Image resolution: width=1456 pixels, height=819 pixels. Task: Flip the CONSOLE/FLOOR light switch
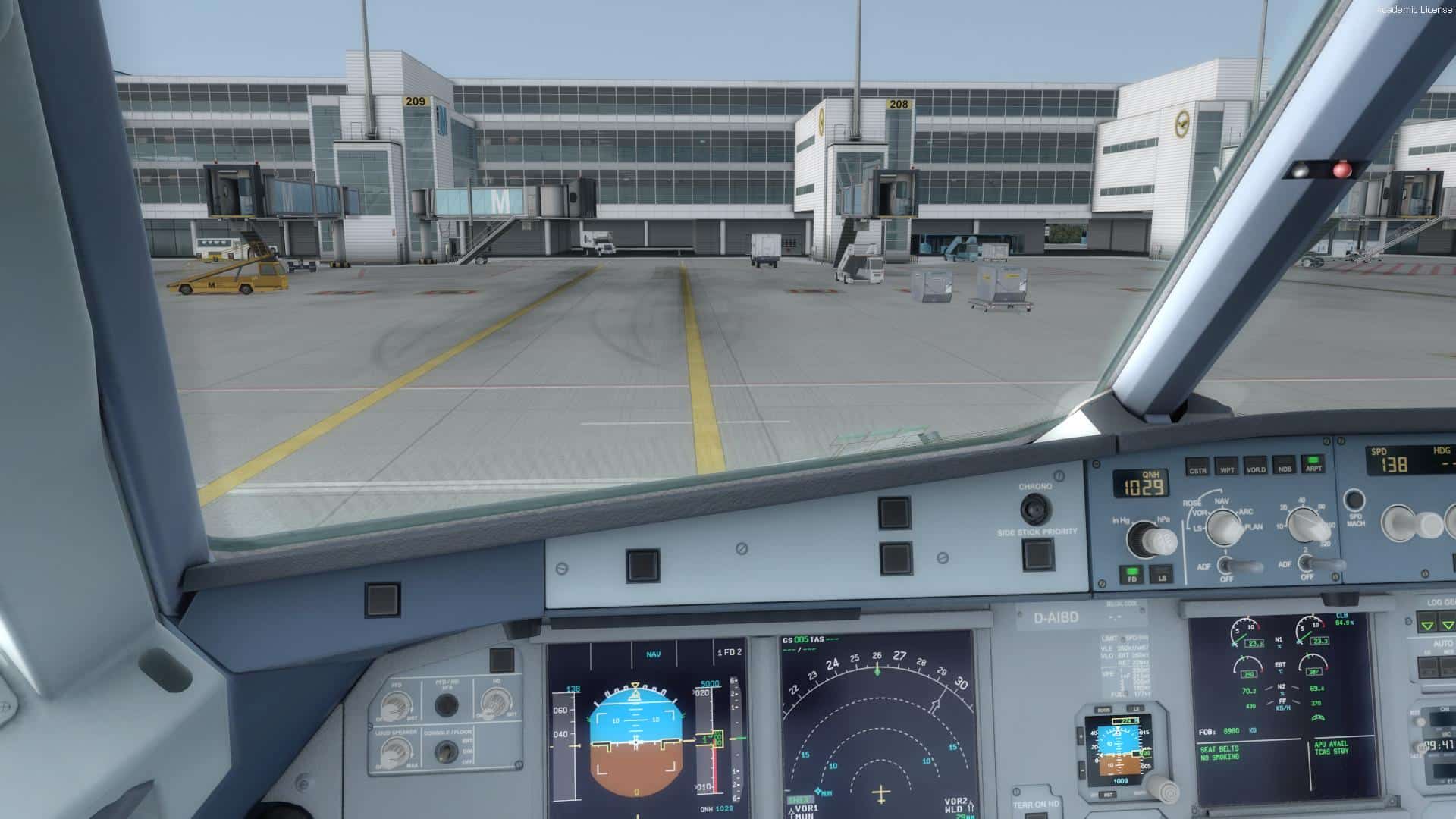445,751
